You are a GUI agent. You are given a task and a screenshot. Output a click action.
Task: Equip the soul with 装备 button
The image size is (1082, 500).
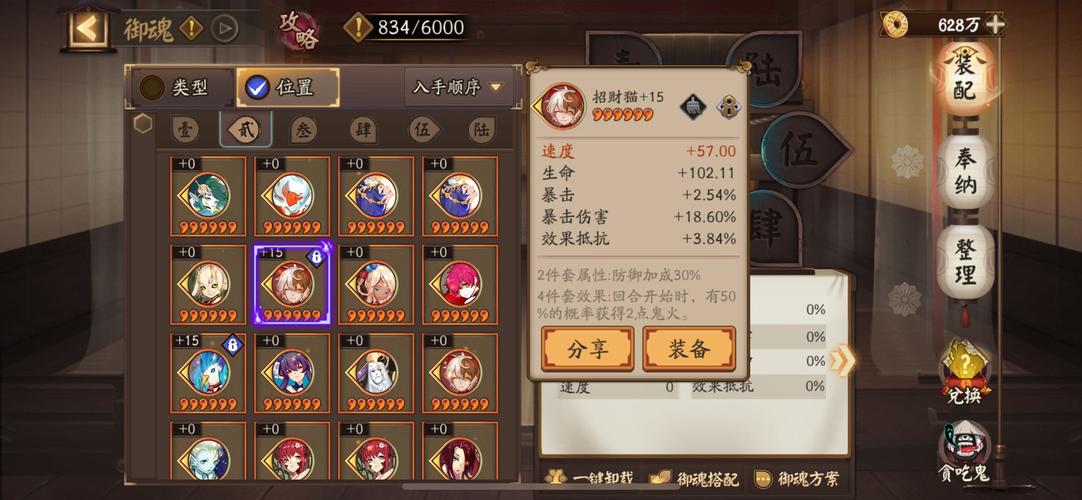click(x=688, y=349)
